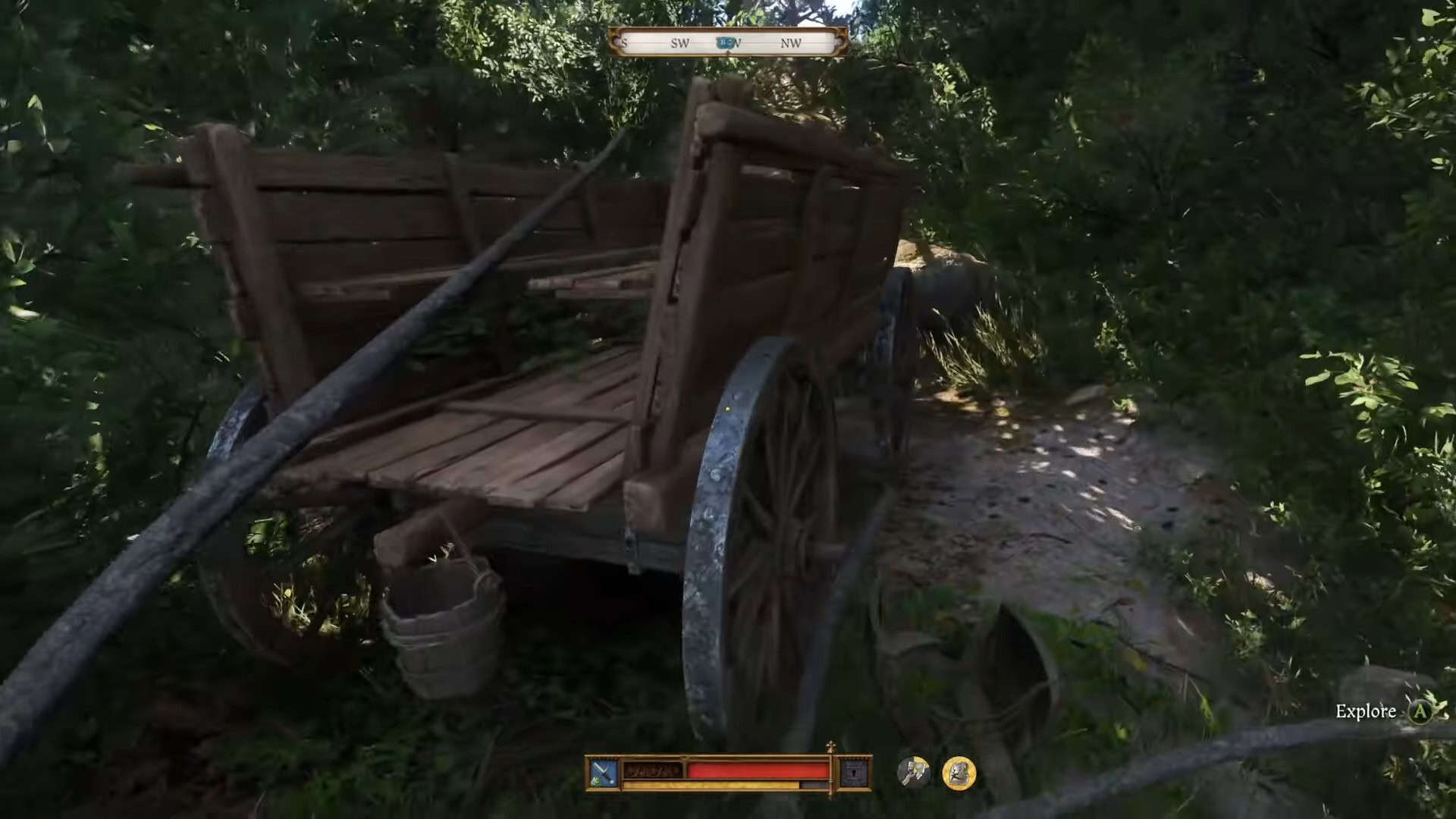Image resolution: width=1456 pixels, height=819 pixels.
Task: Select the dagger weapon icon on the HUD
Action: [604, 773]
